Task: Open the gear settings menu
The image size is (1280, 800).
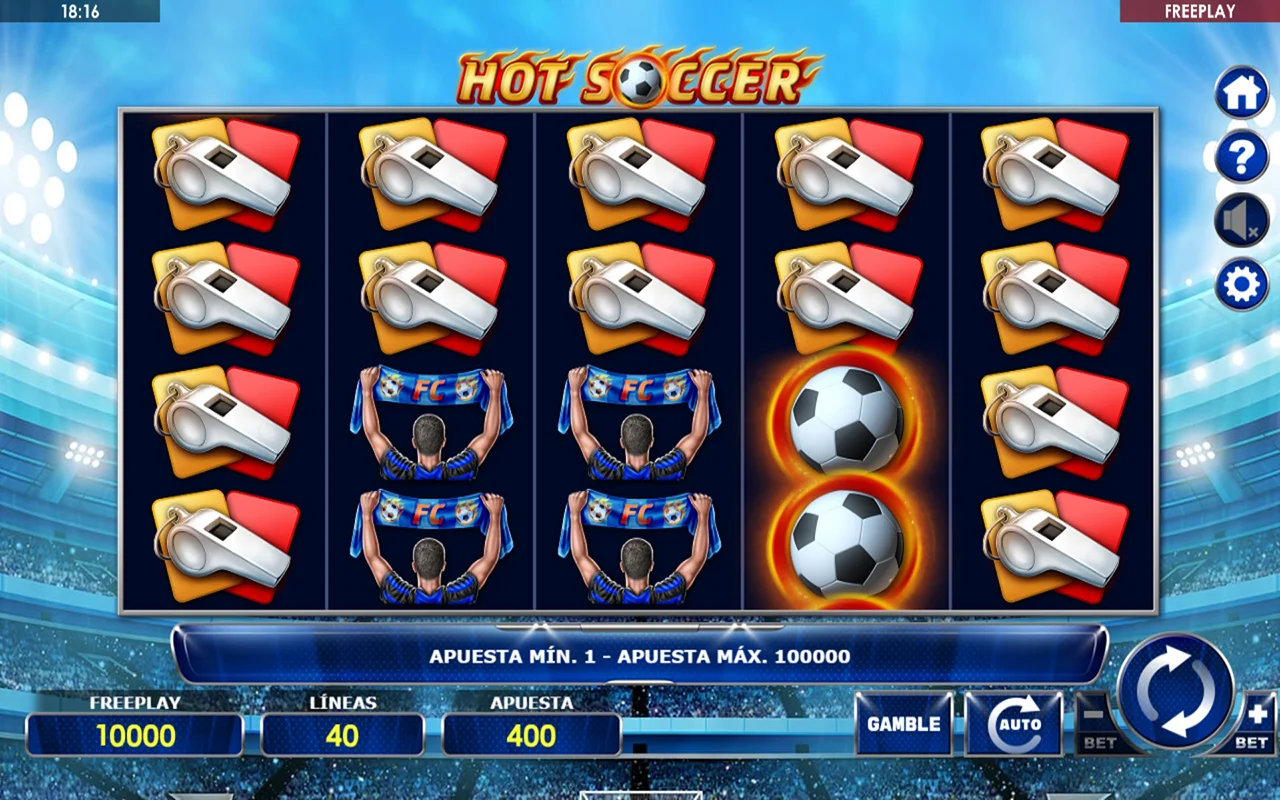Action: coord(1241,285)
